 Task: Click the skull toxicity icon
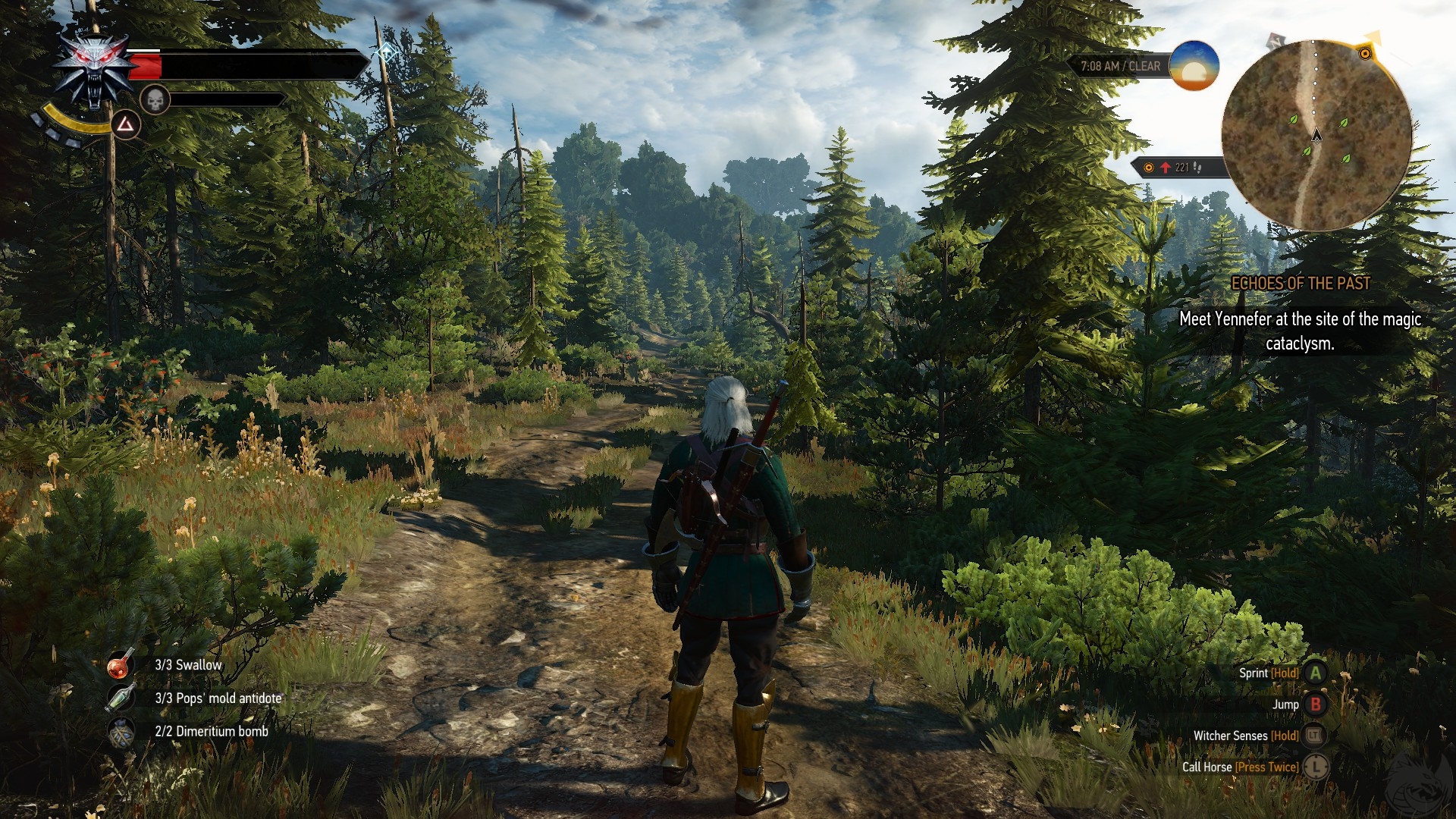(155, 99)
